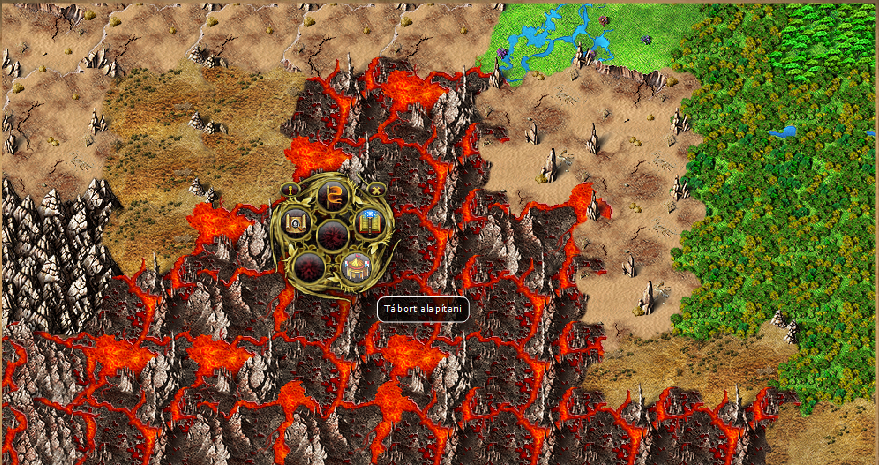Screen dimensions: 879x465
Task: Close the radial menu with the X
Action: point(375,188)
